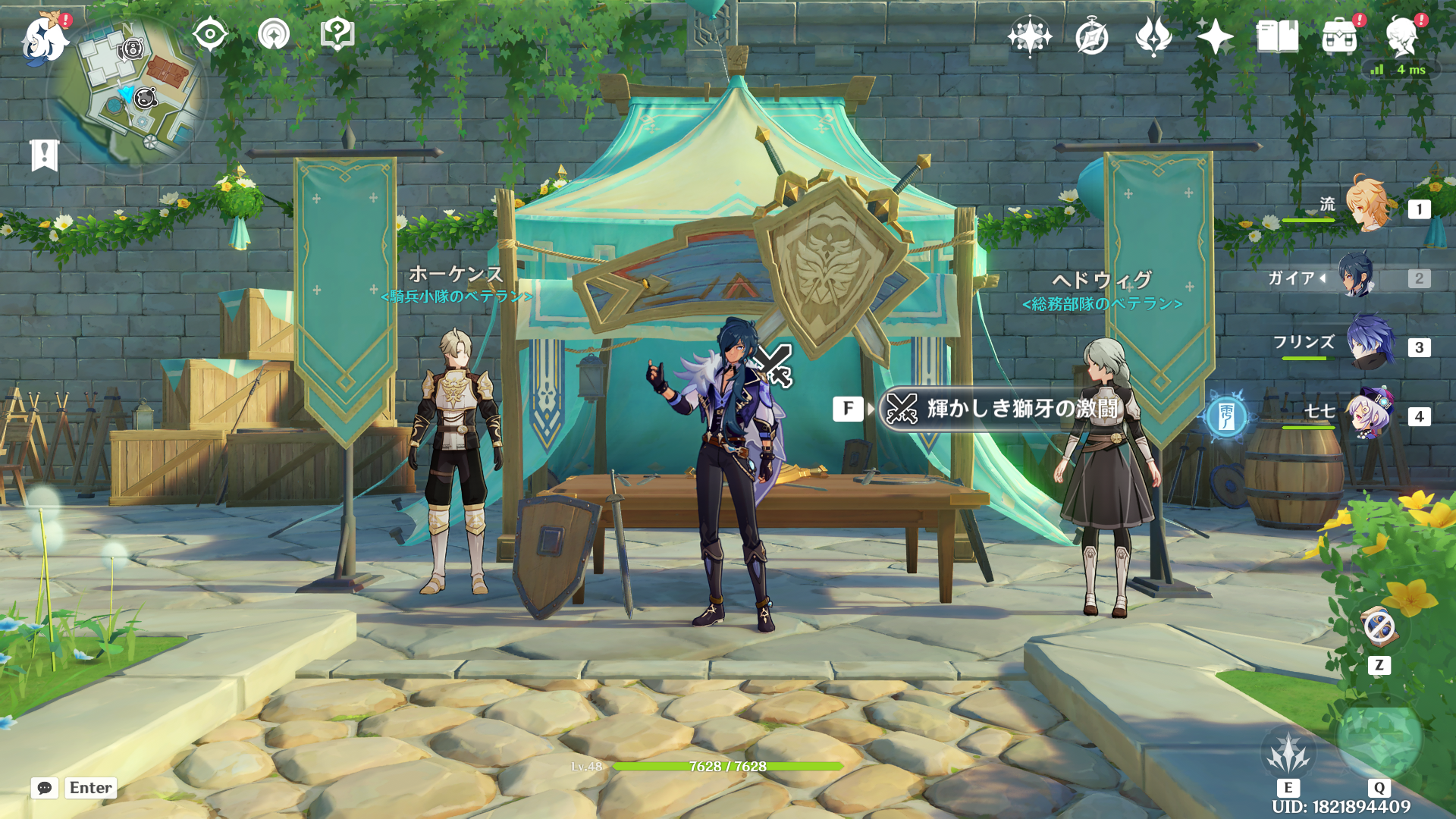Open the adventurer handbook compass icon
The height and width of the screenshot is (819, 1456).
point(1091,36)
